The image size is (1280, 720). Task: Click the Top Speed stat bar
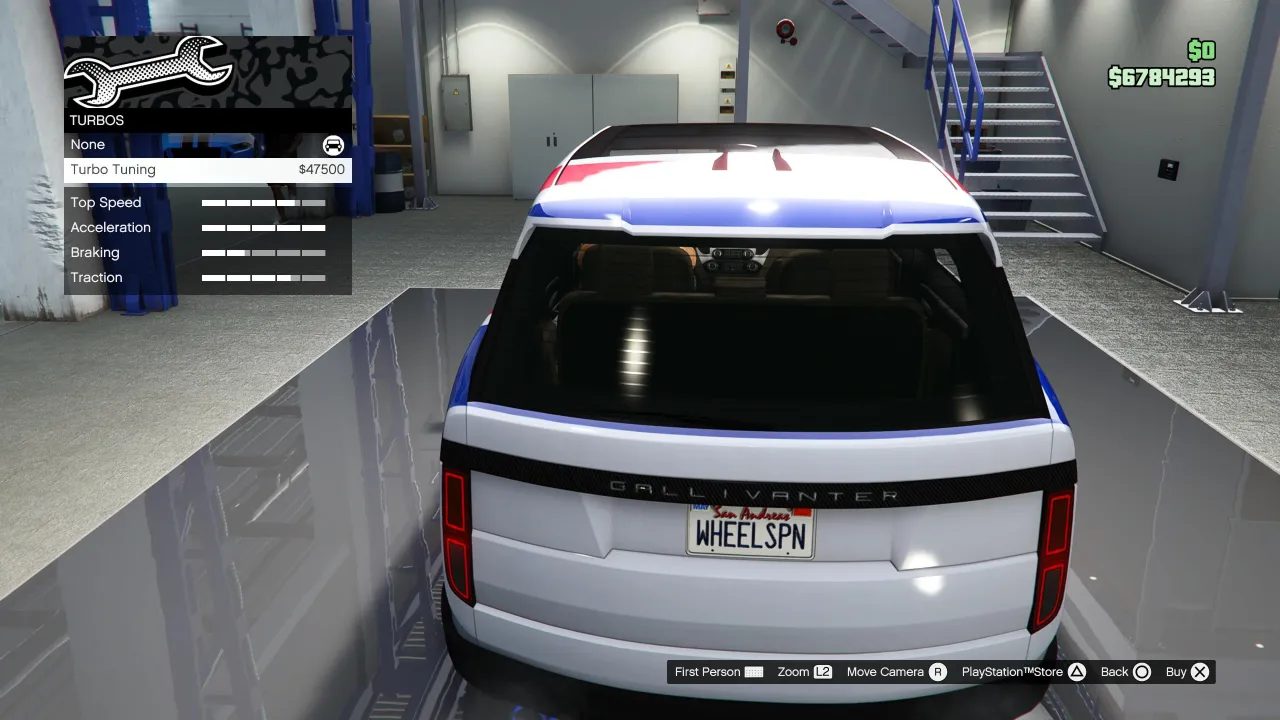(263, 202)
